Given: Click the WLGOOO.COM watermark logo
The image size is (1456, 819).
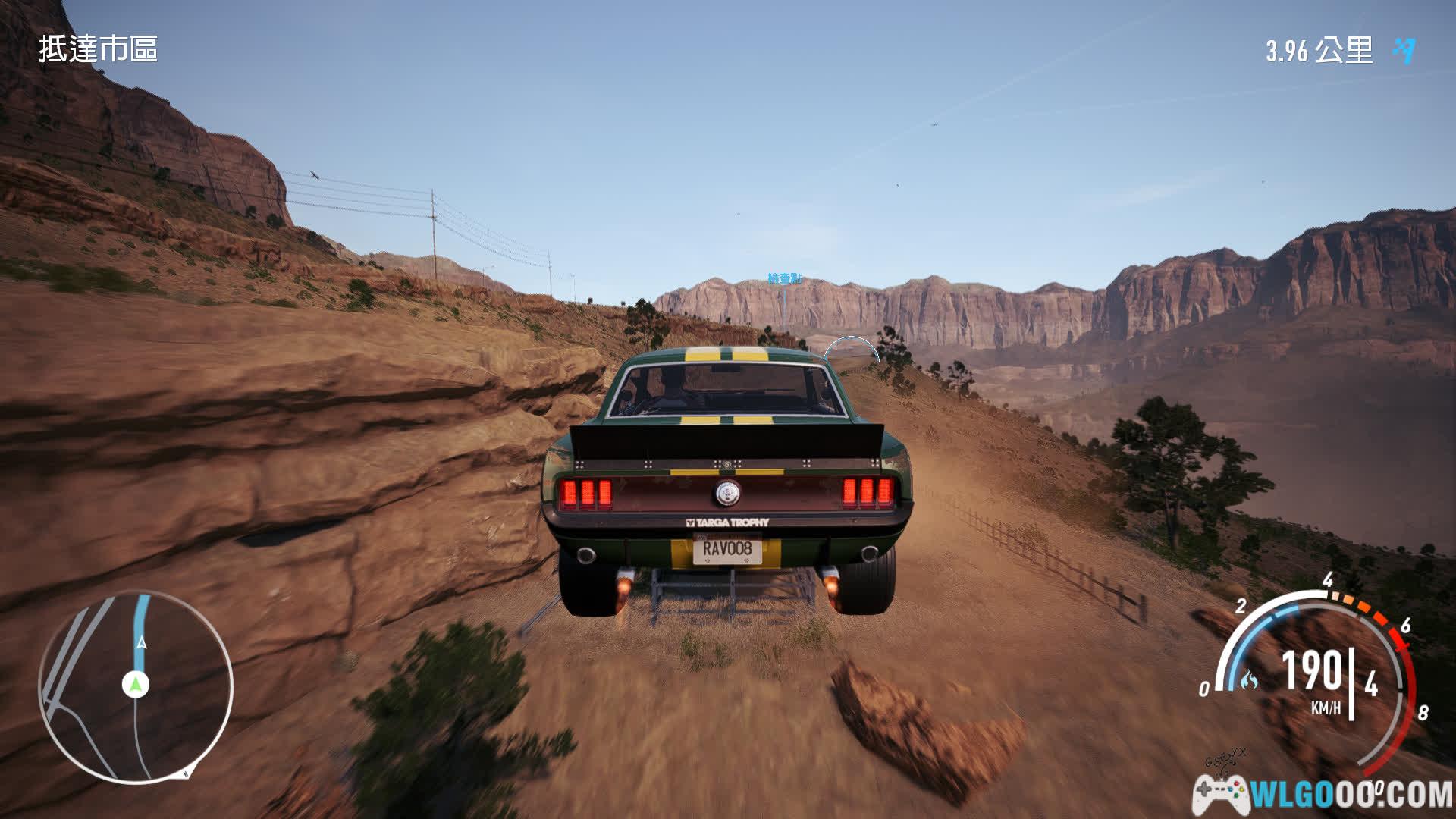Looking at the screenshot, I should (x=1323, y=795).
